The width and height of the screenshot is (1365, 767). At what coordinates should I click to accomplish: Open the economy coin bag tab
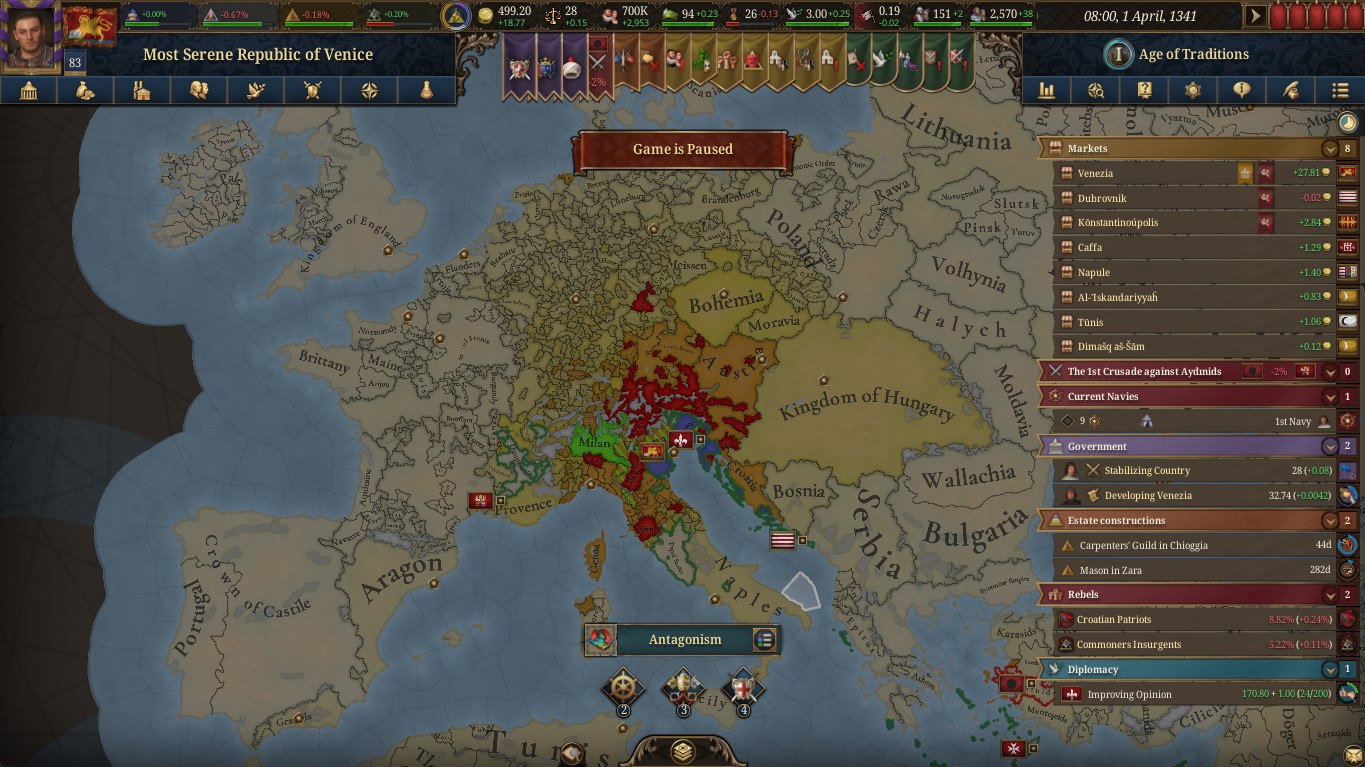point(85,91)
